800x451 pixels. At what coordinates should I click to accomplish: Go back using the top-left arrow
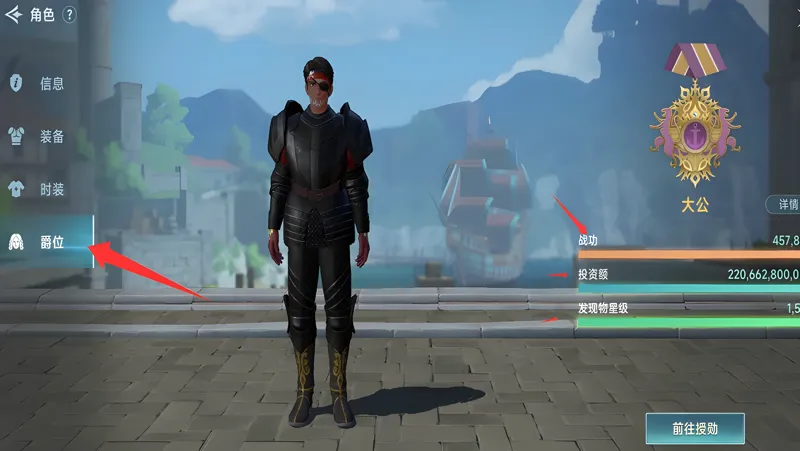pyautogui.click(x=14, y=15)
